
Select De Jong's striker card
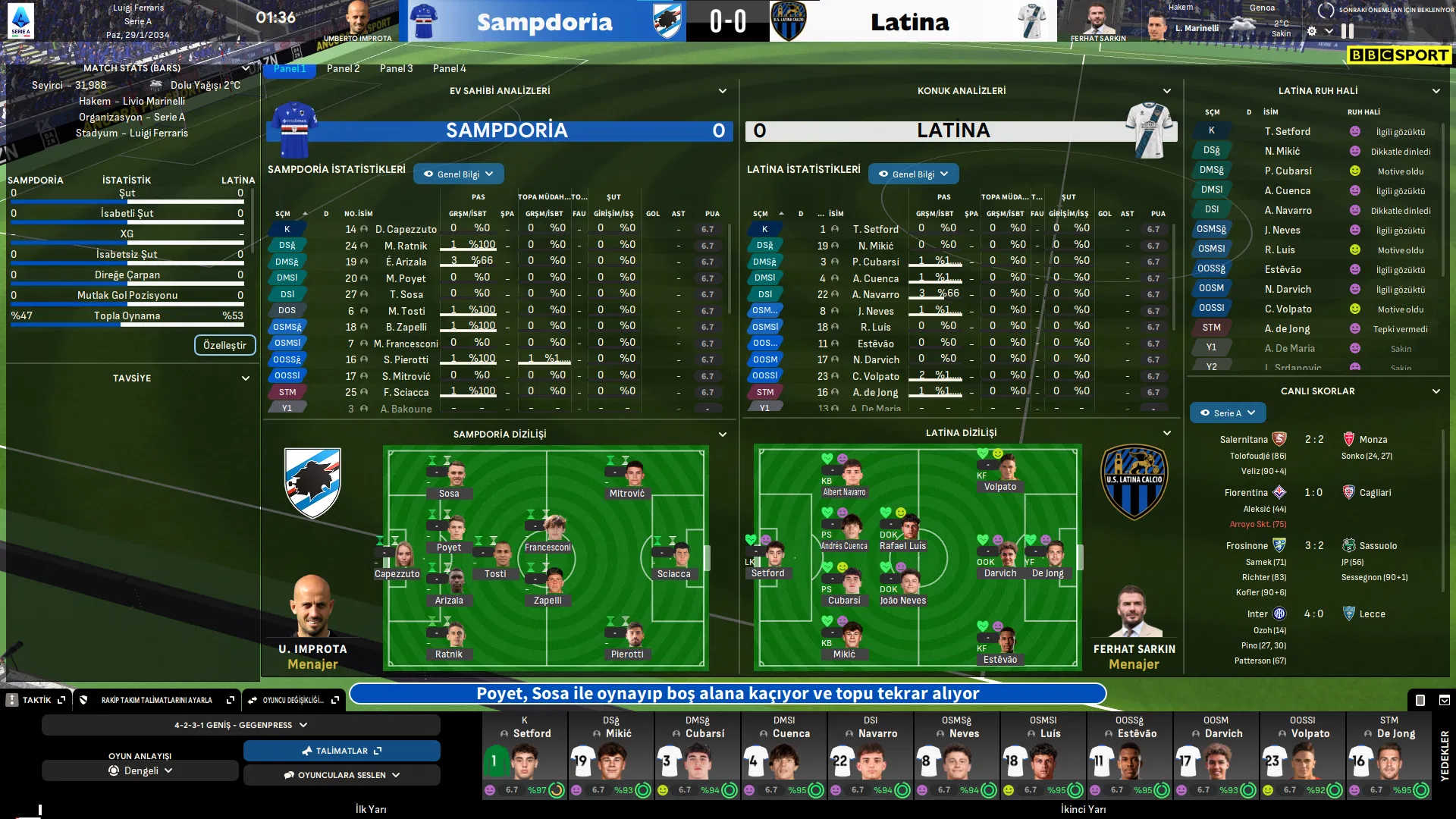(1389, 755)
